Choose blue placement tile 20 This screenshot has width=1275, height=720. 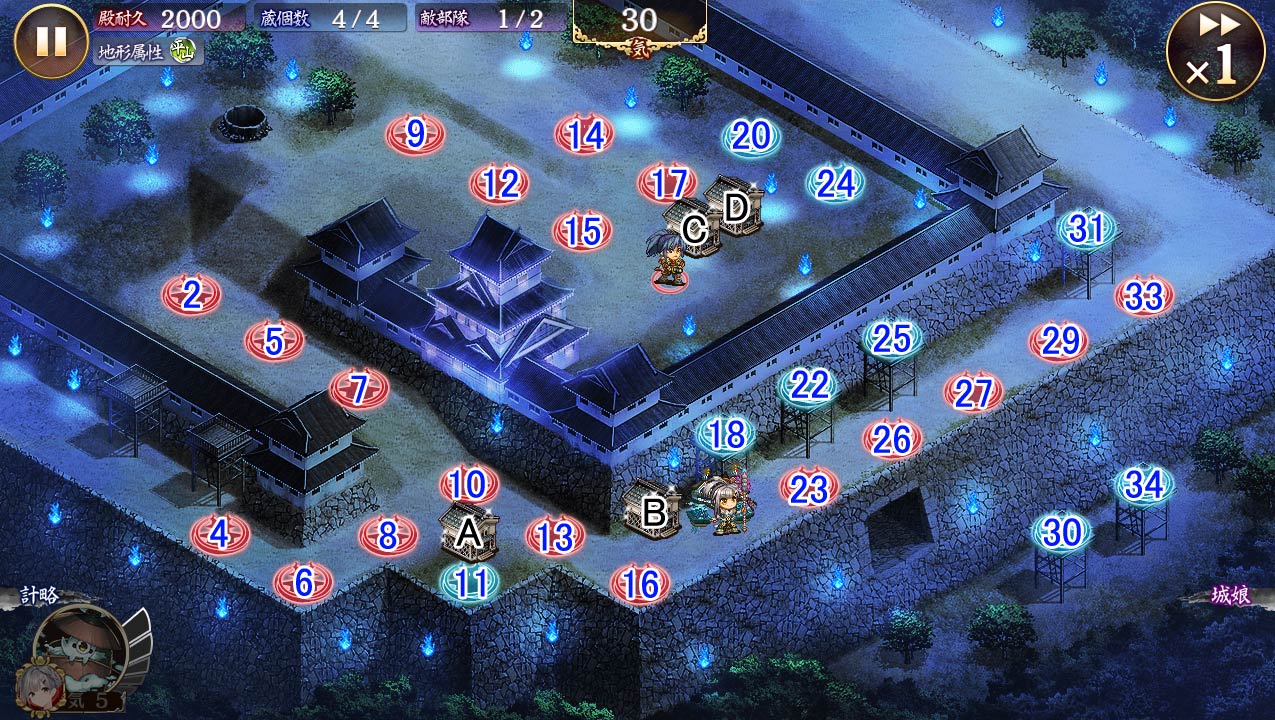coord(751,137)
